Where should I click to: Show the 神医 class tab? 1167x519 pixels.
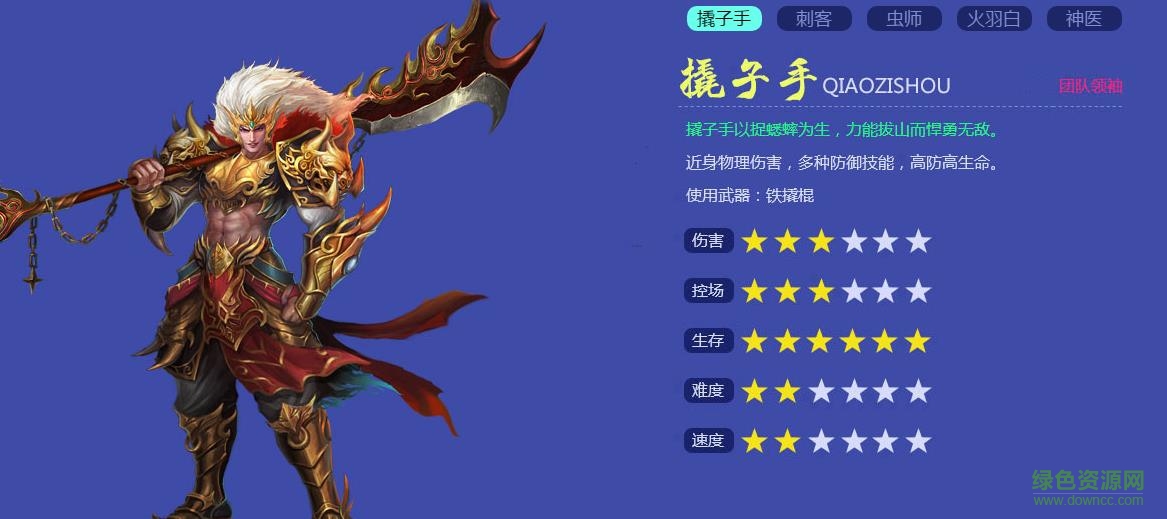[1084, 19]
